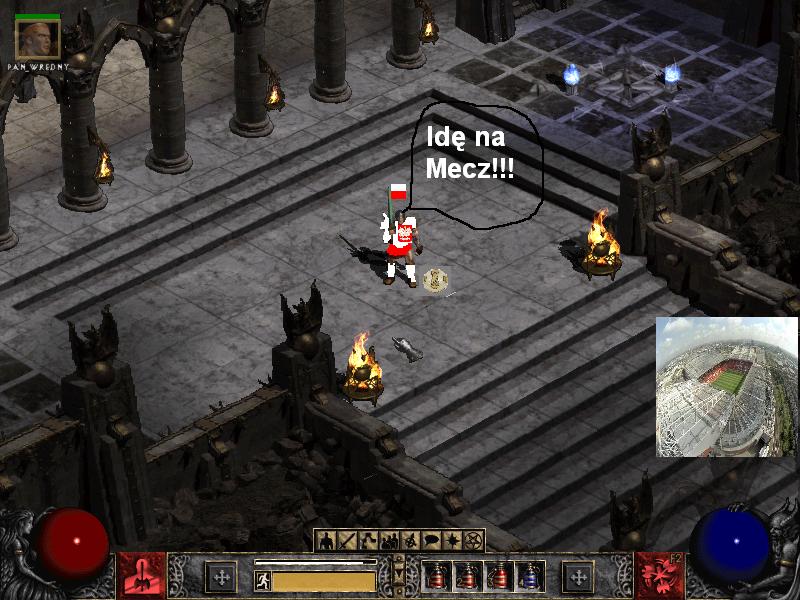Open the quest log star icon
The image size is (800, 600).
point(453,541)
